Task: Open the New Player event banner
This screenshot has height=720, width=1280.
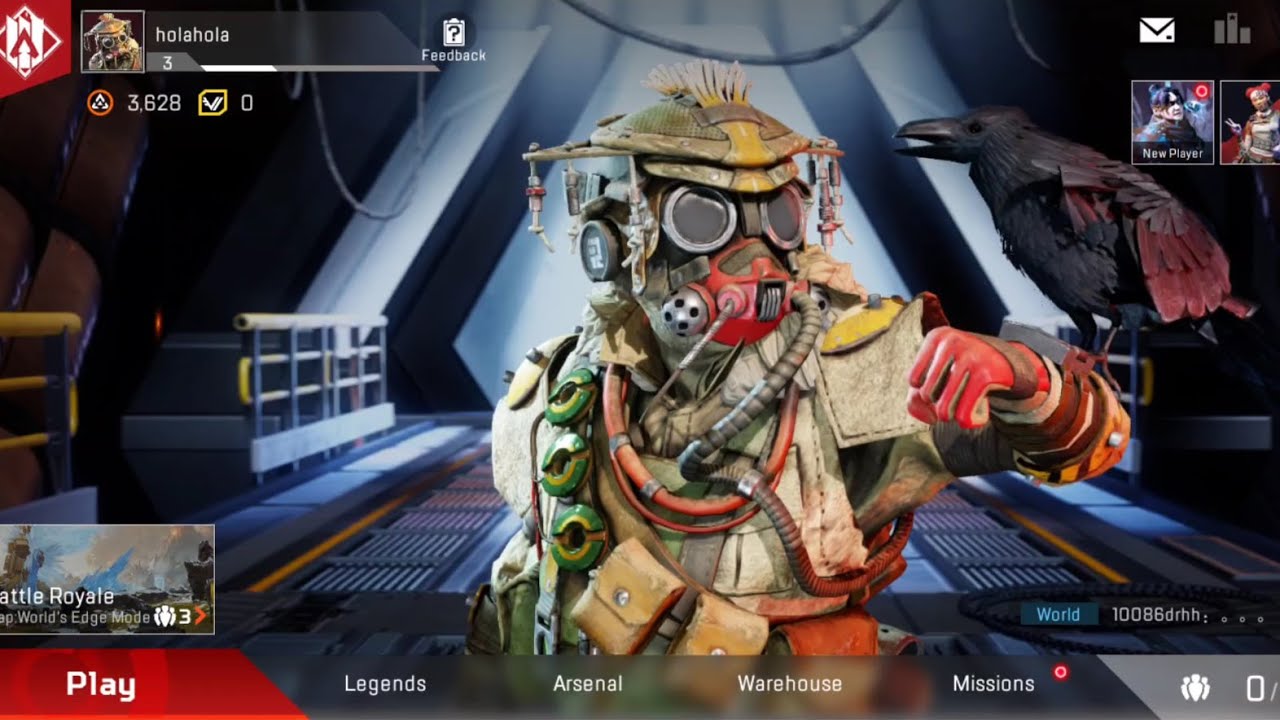Action: tap(1172, 122)
